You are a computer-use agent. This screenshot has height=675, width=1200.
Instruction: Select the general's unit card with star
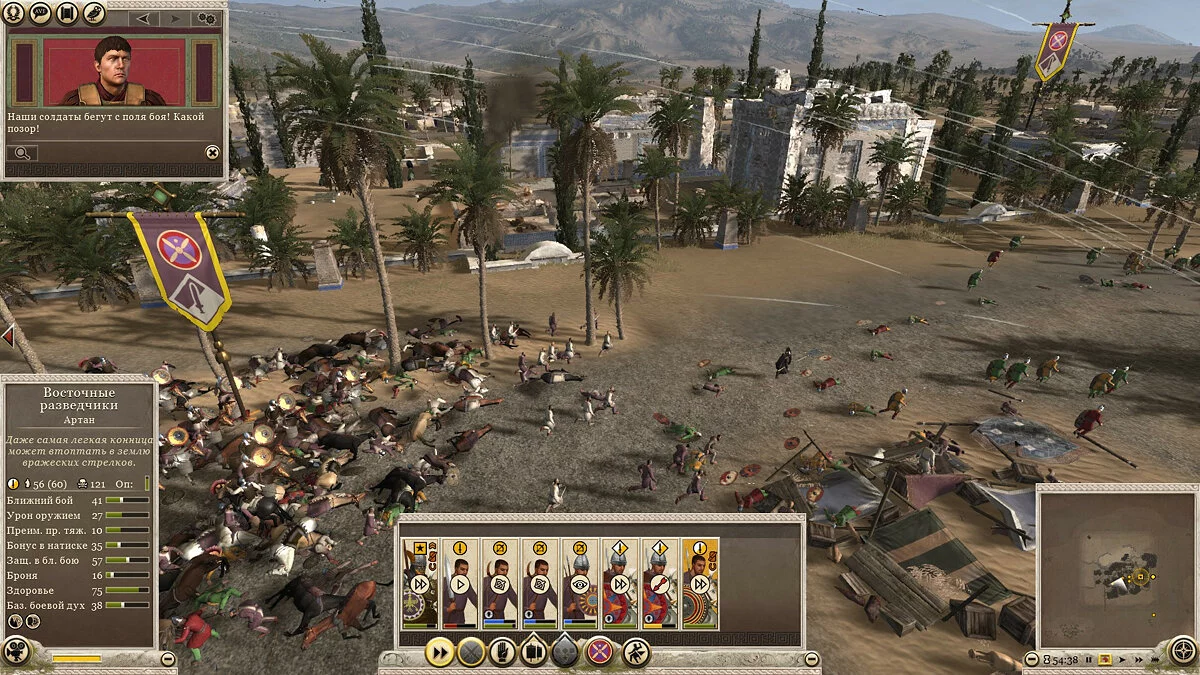point(419,584)
